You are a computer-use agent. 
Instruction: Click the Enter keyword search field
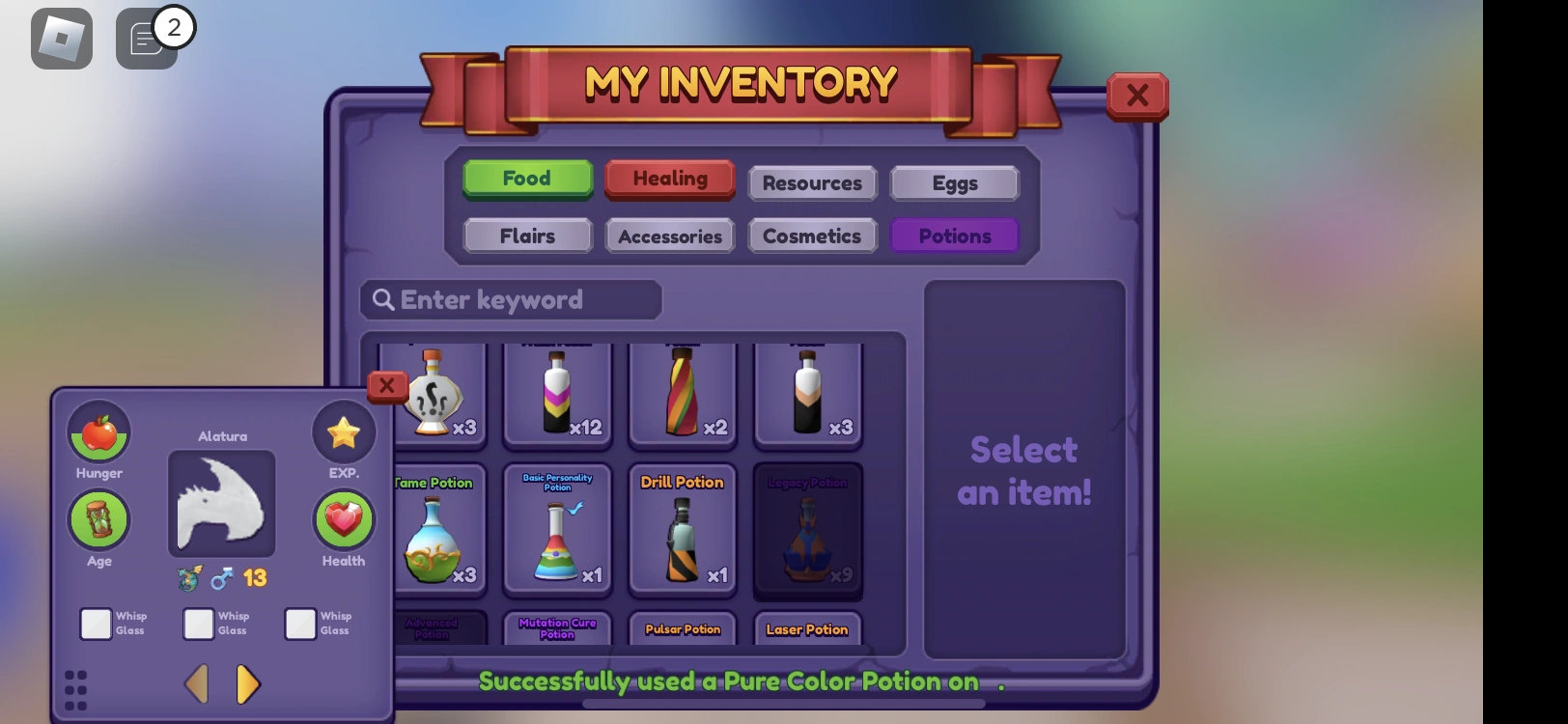click(512, 300)
